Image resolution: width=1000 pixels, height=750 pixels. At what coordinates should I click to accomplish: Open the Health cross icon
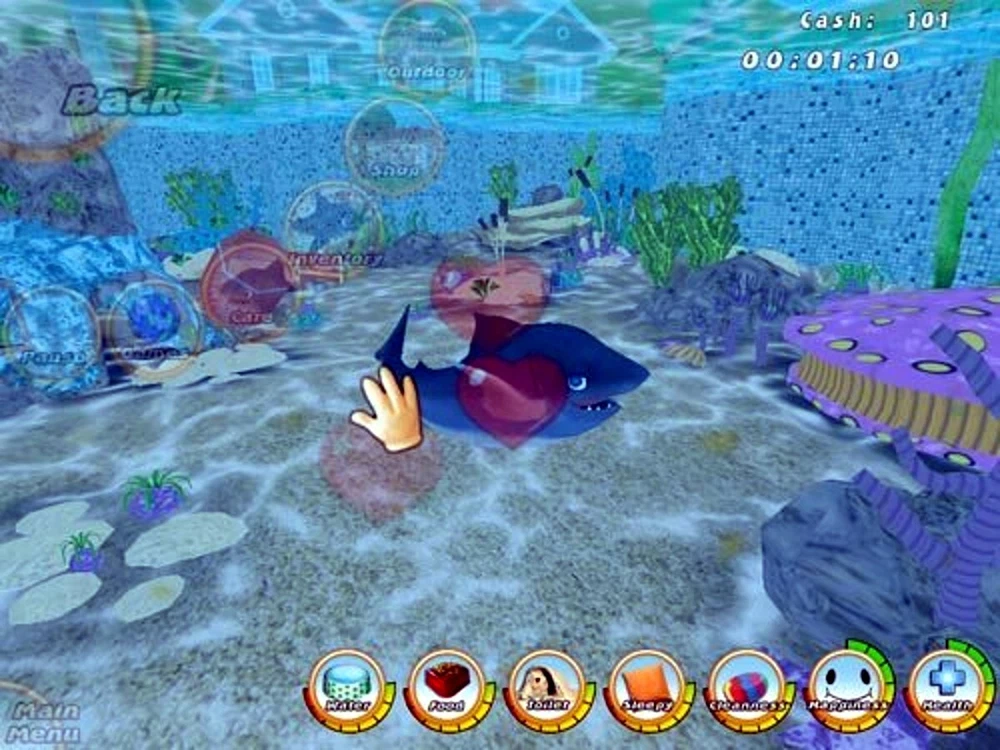coord(946,687)
